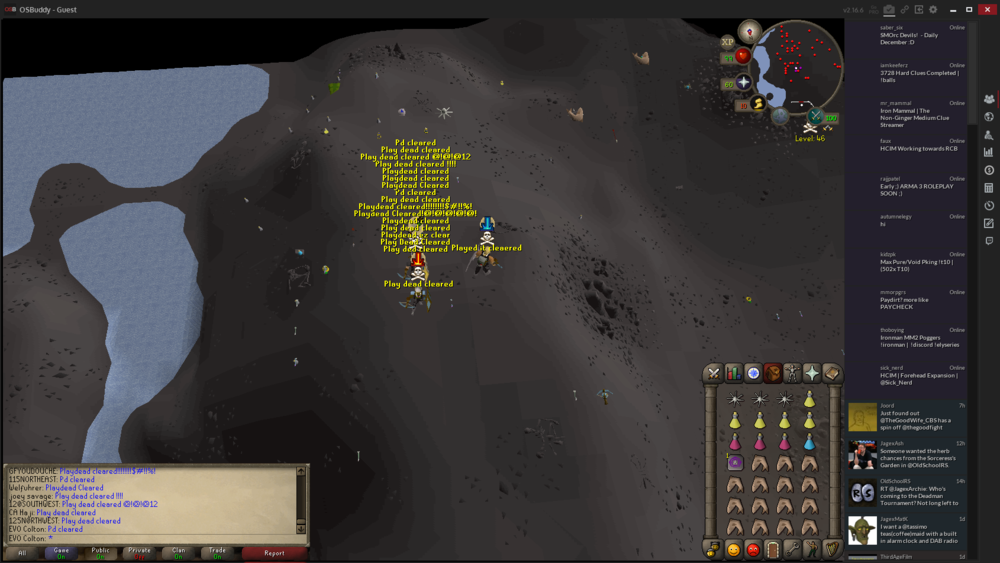The height and width of the screenshot is (563, 1000).
Task: Switch to the Skills stats tab
Action: pos(733,373)
